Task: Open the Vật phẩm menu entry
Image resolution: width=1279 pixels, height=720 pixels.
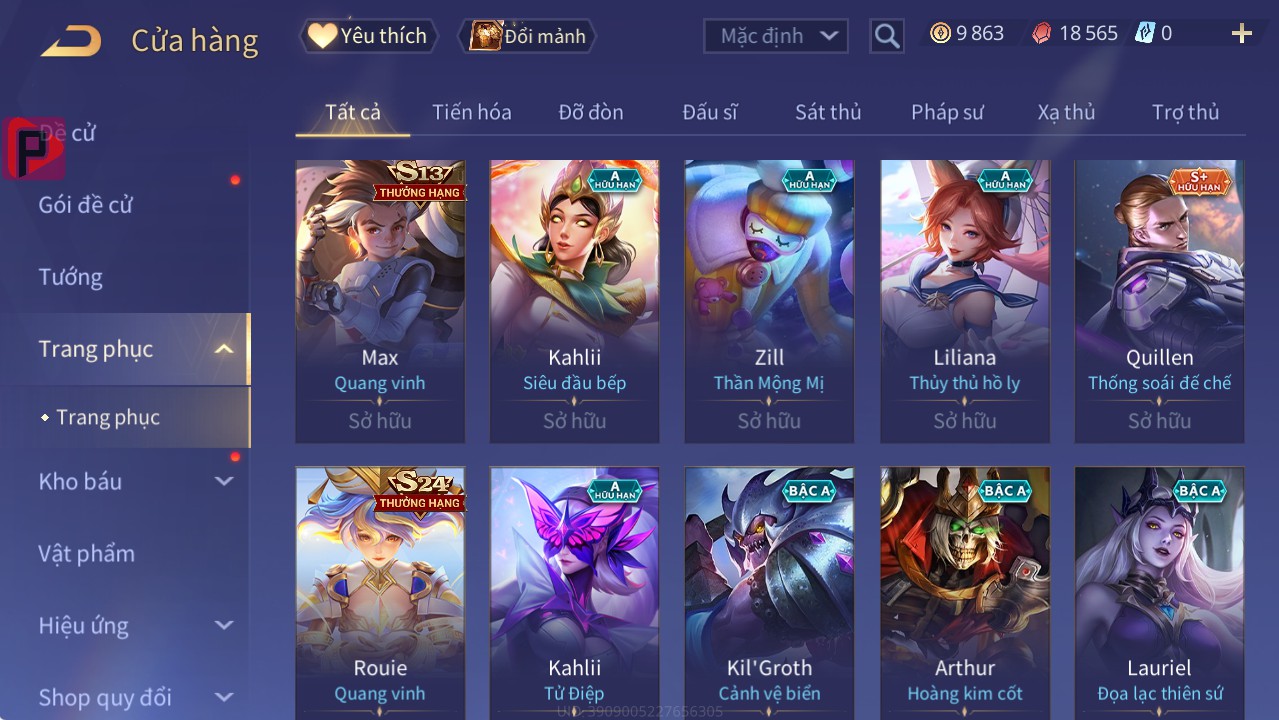Action: pos(86,553)
